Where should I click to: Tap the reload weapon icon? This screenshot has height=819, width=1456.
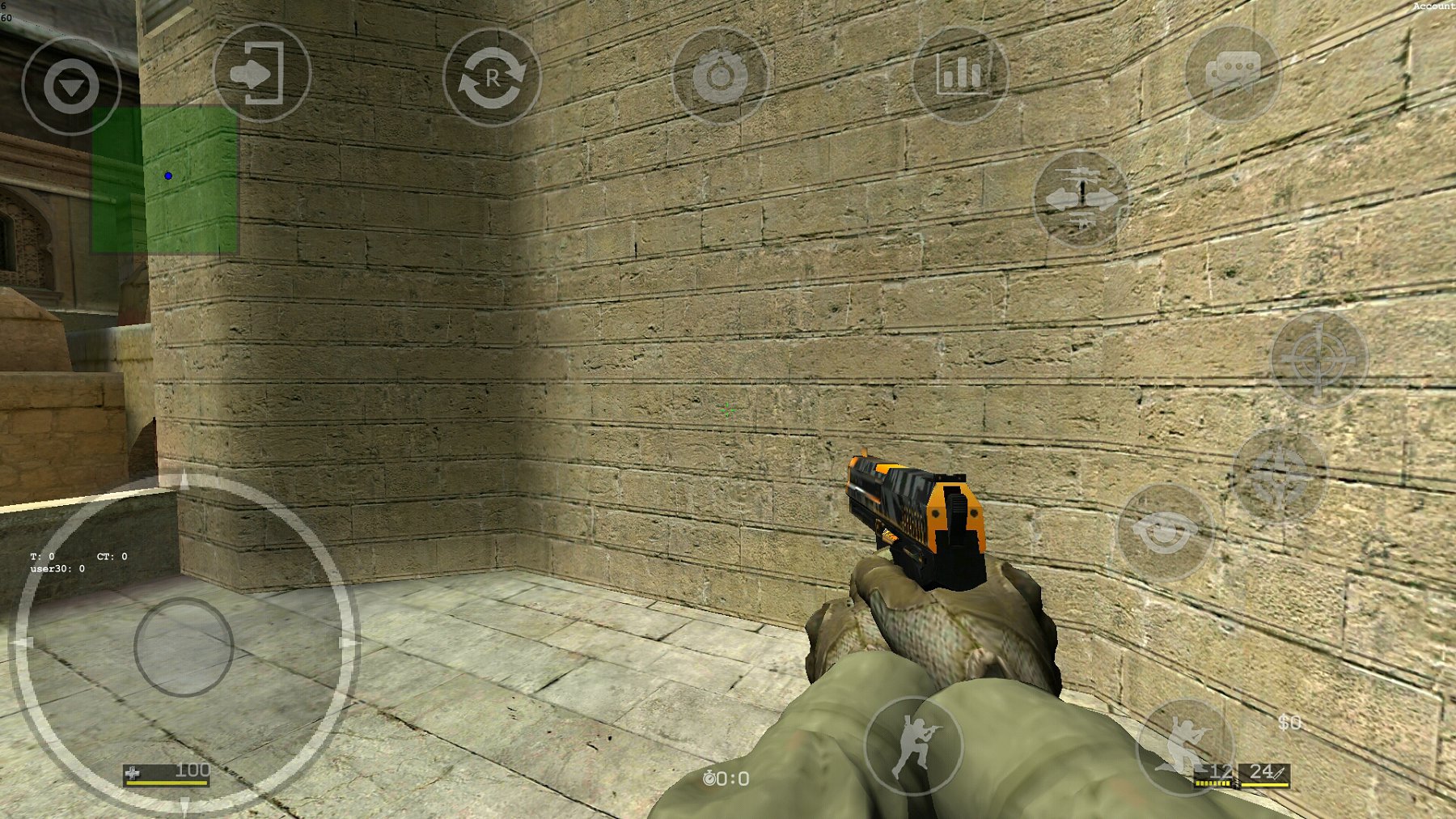493,77
